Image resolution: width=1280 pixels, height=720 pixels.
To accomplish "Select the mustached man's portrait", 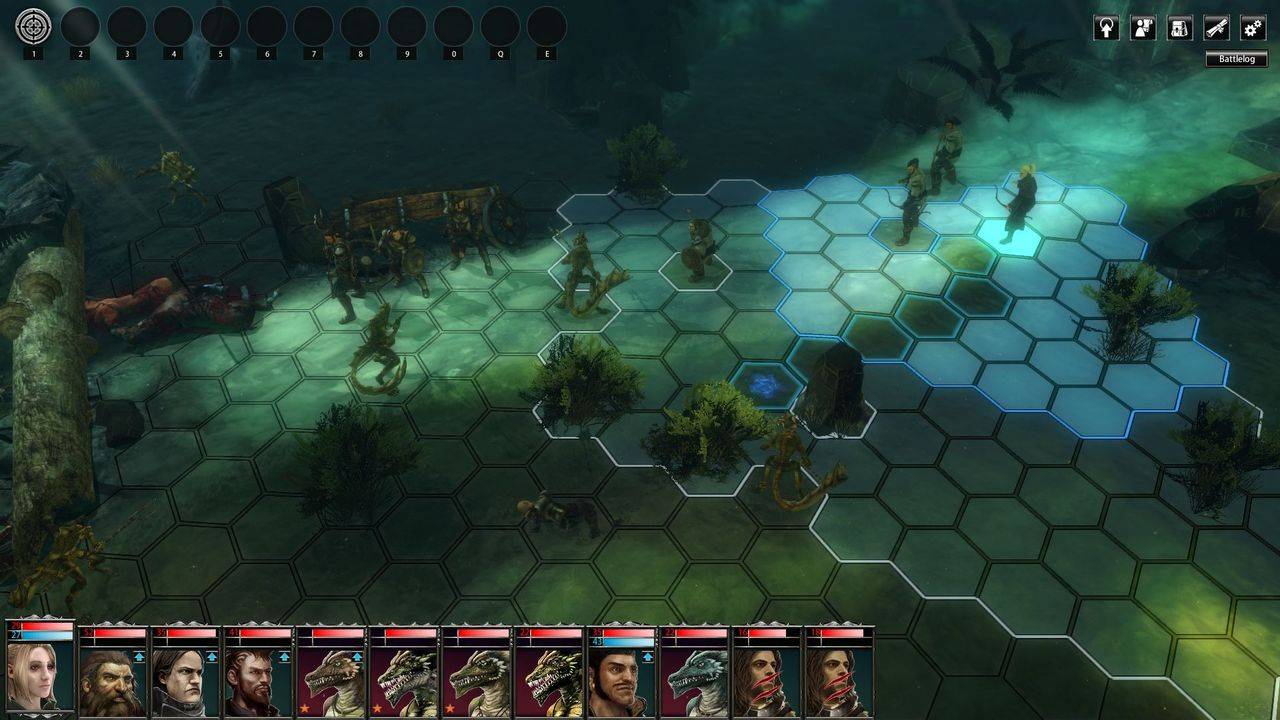I will point(620,680).
